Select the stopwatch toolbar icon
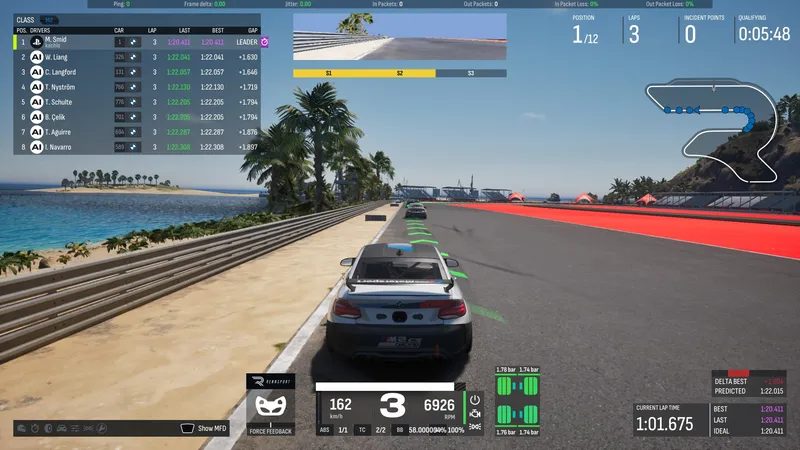The height and width of the screenshot is (450, 800). pos(35,428)
